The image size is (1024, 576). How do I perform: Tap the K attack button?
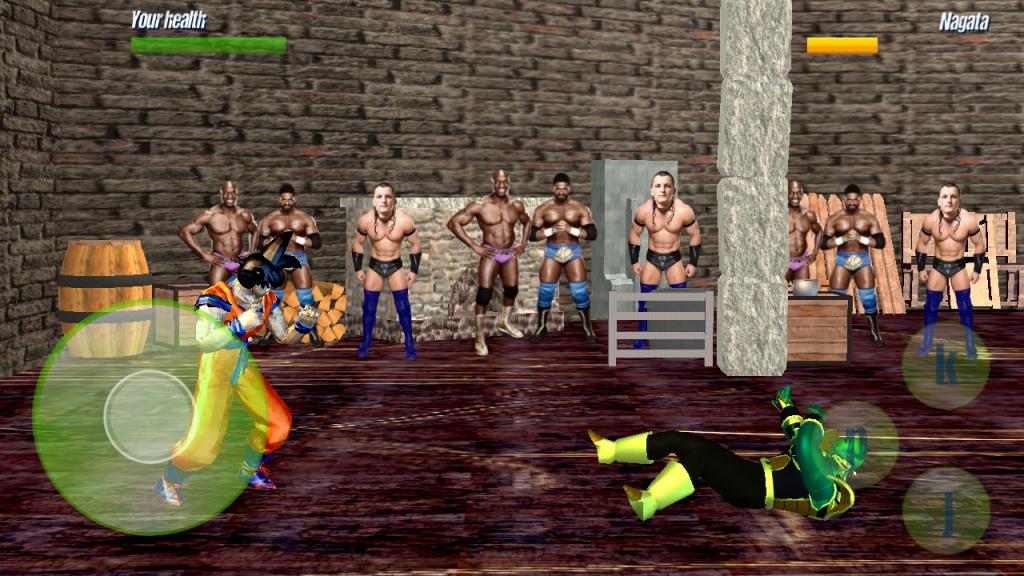pyautogui.click(x=945, y=366)
